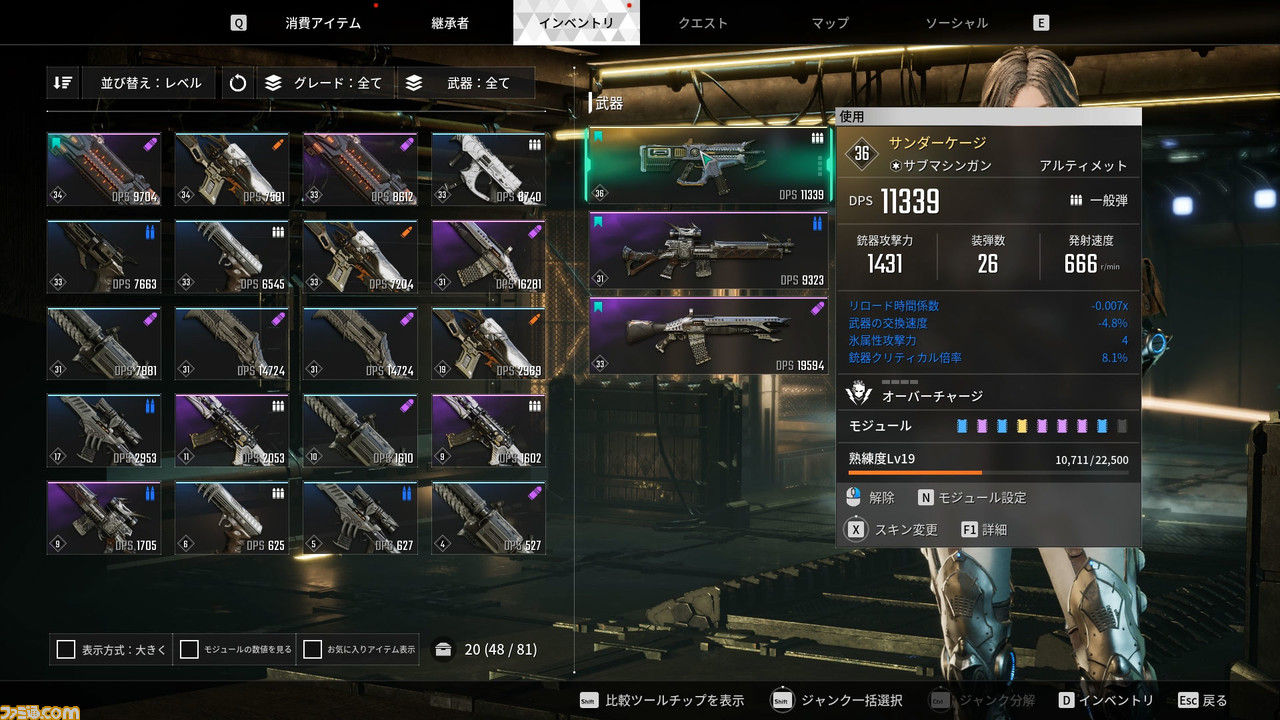
Task: Choose the equipped DPS 9323 weapon slot
Action: [x=708, y=251]
